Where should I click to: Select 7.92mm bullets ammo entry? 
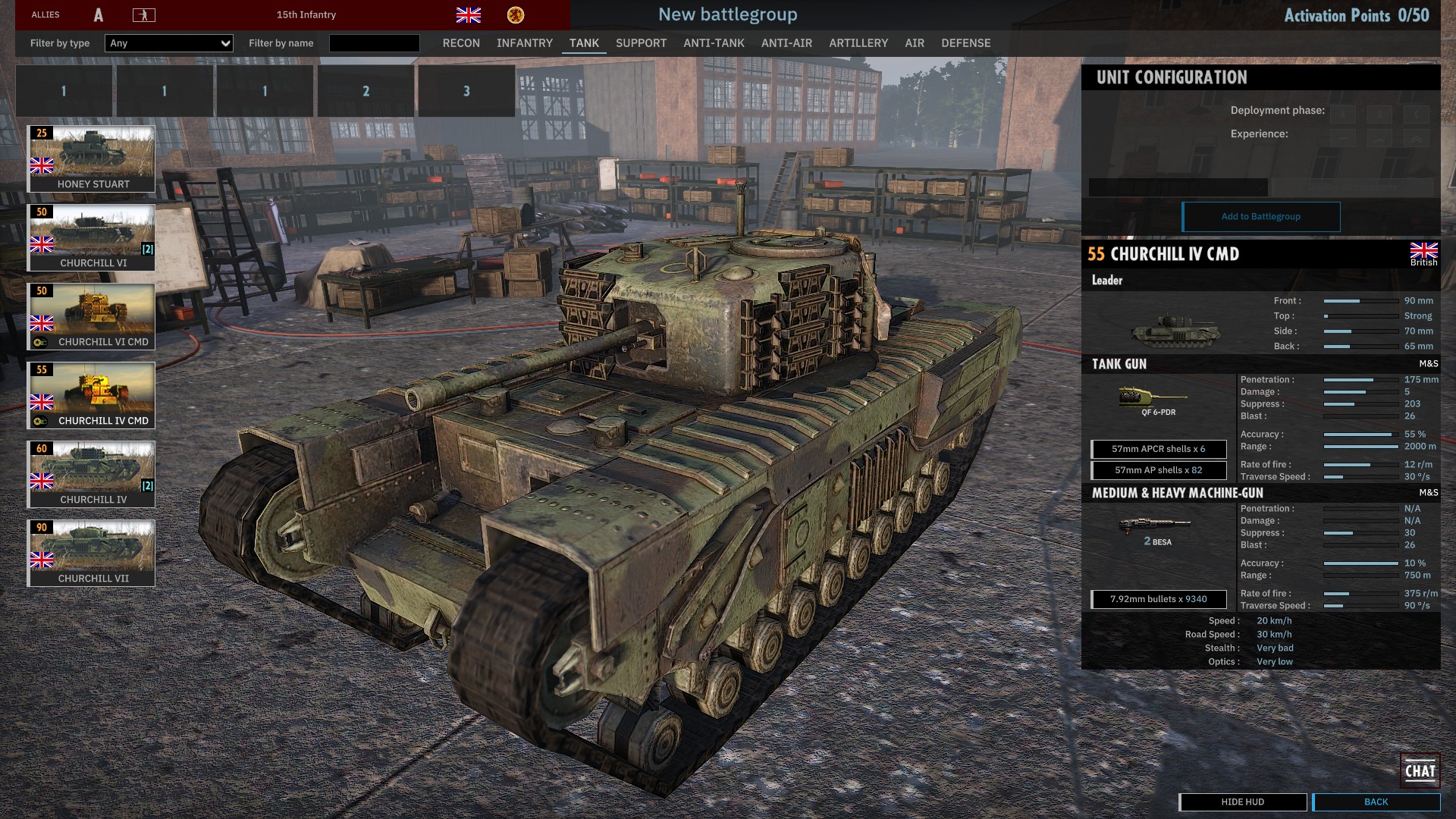pyautogui.click(x=1158, y=599)
